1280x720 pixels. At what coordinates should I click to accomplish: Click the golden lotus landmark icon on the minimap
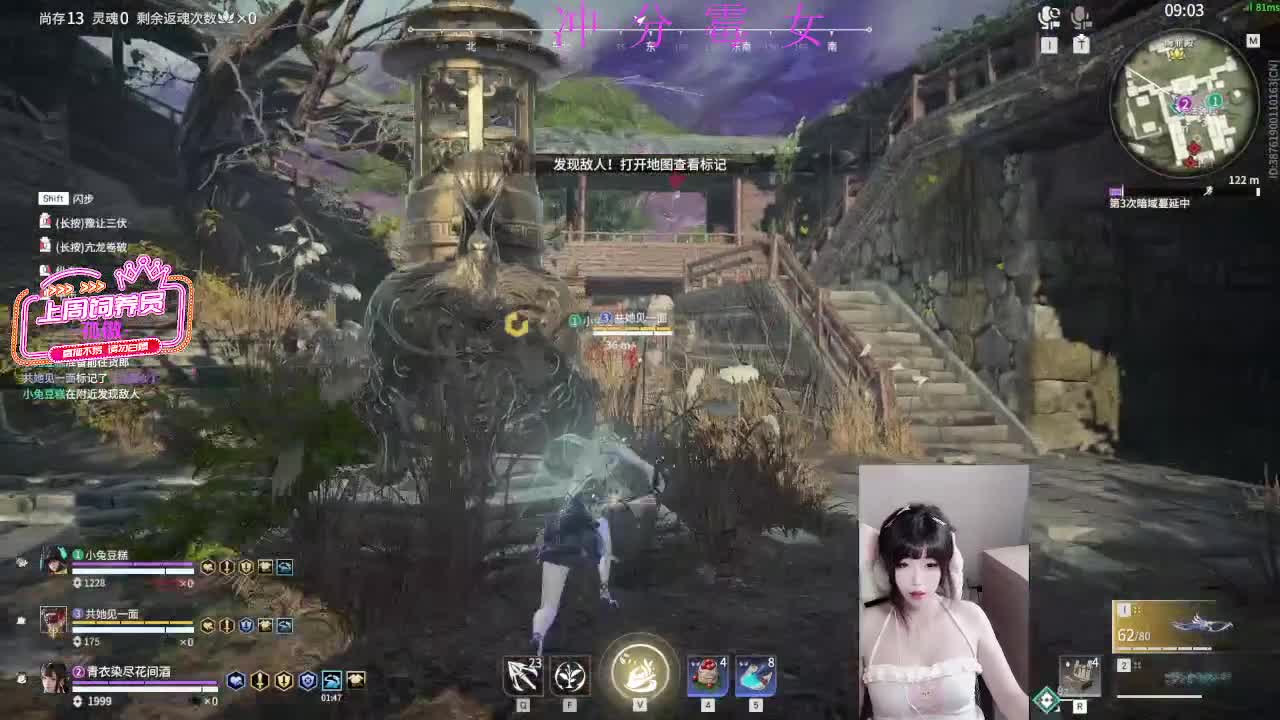tap(1178, 56)
